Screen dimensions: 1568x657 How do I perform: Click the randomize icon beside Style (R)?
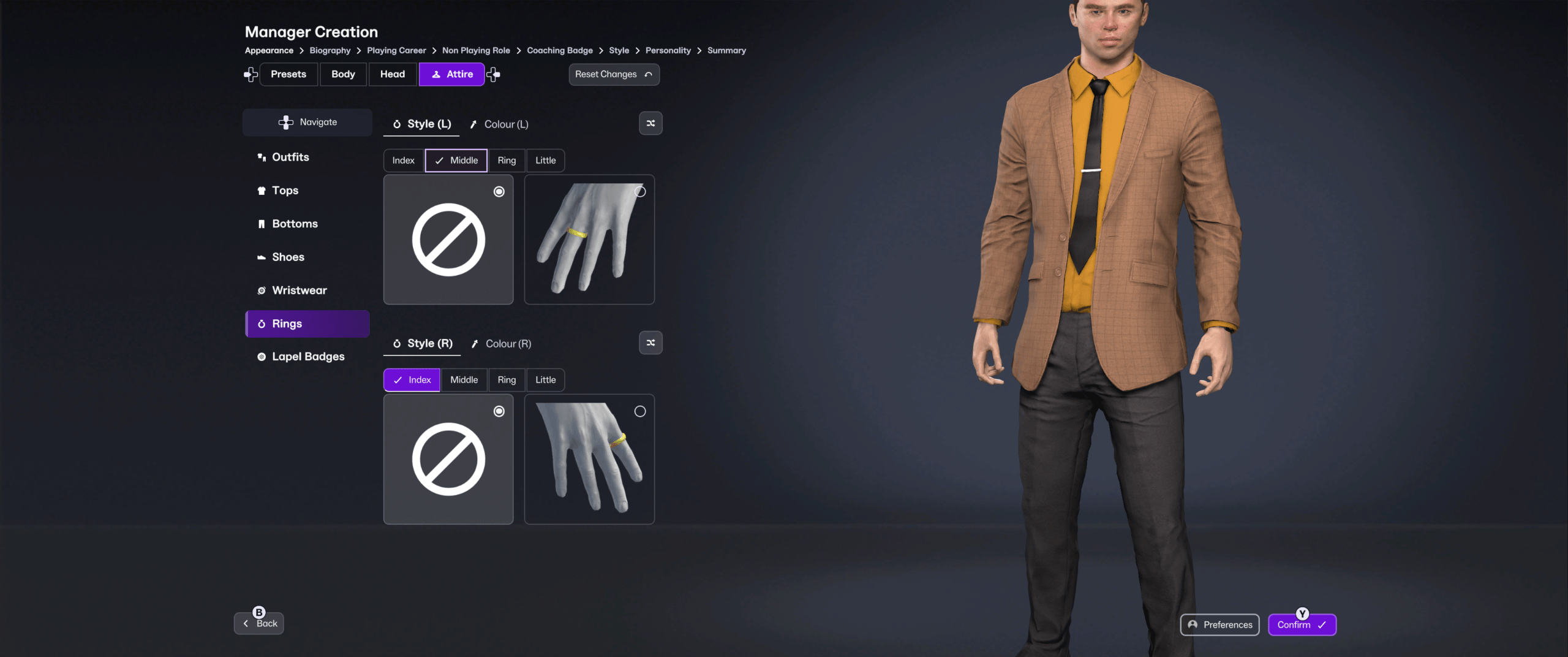click(650, 343)
